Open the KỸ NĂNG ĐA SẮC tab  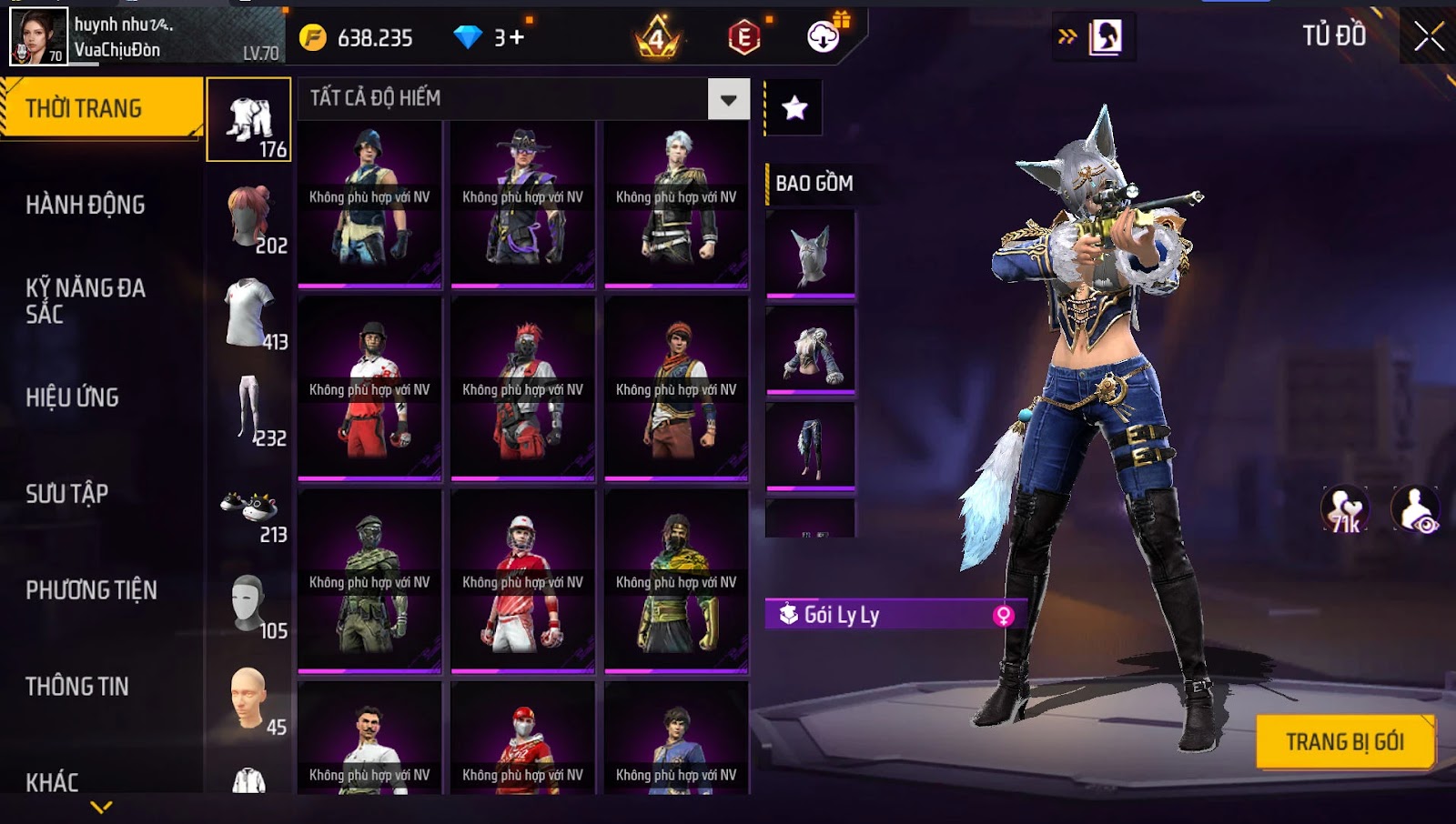[x=86, y=301]
